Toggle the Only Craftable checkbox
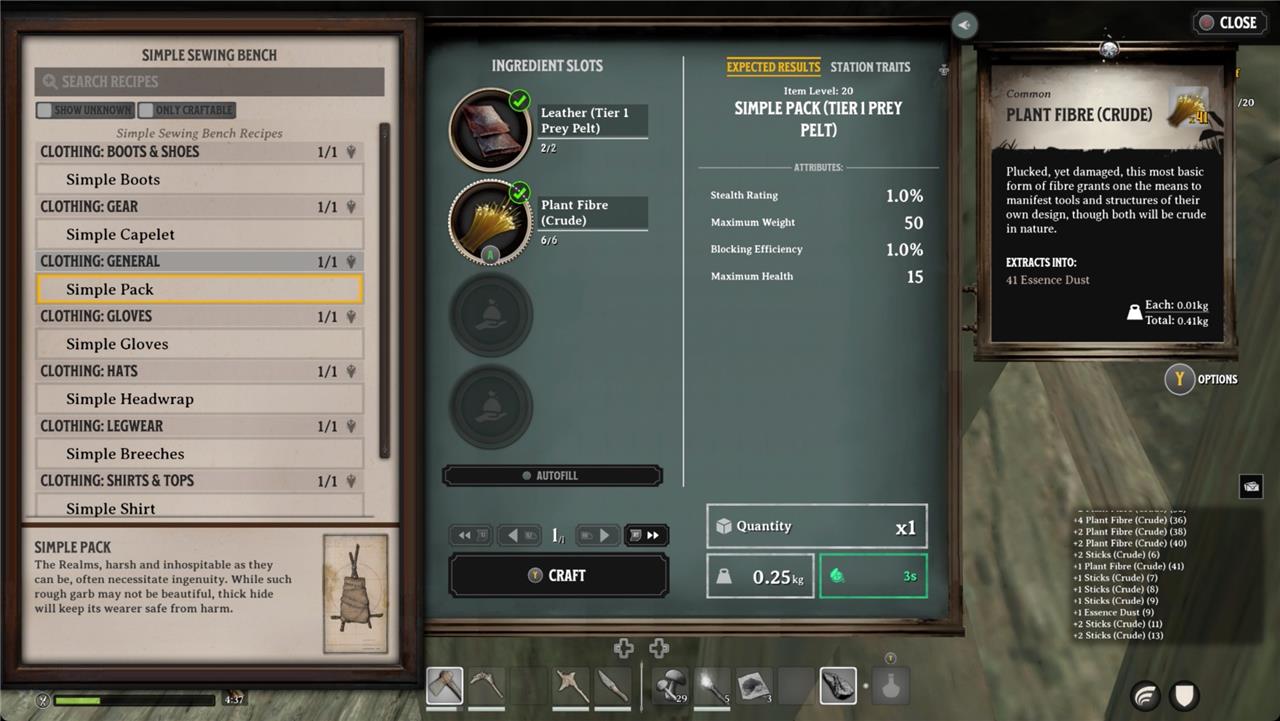This screenshot has height=721, width=1280. tap(187, 110)
